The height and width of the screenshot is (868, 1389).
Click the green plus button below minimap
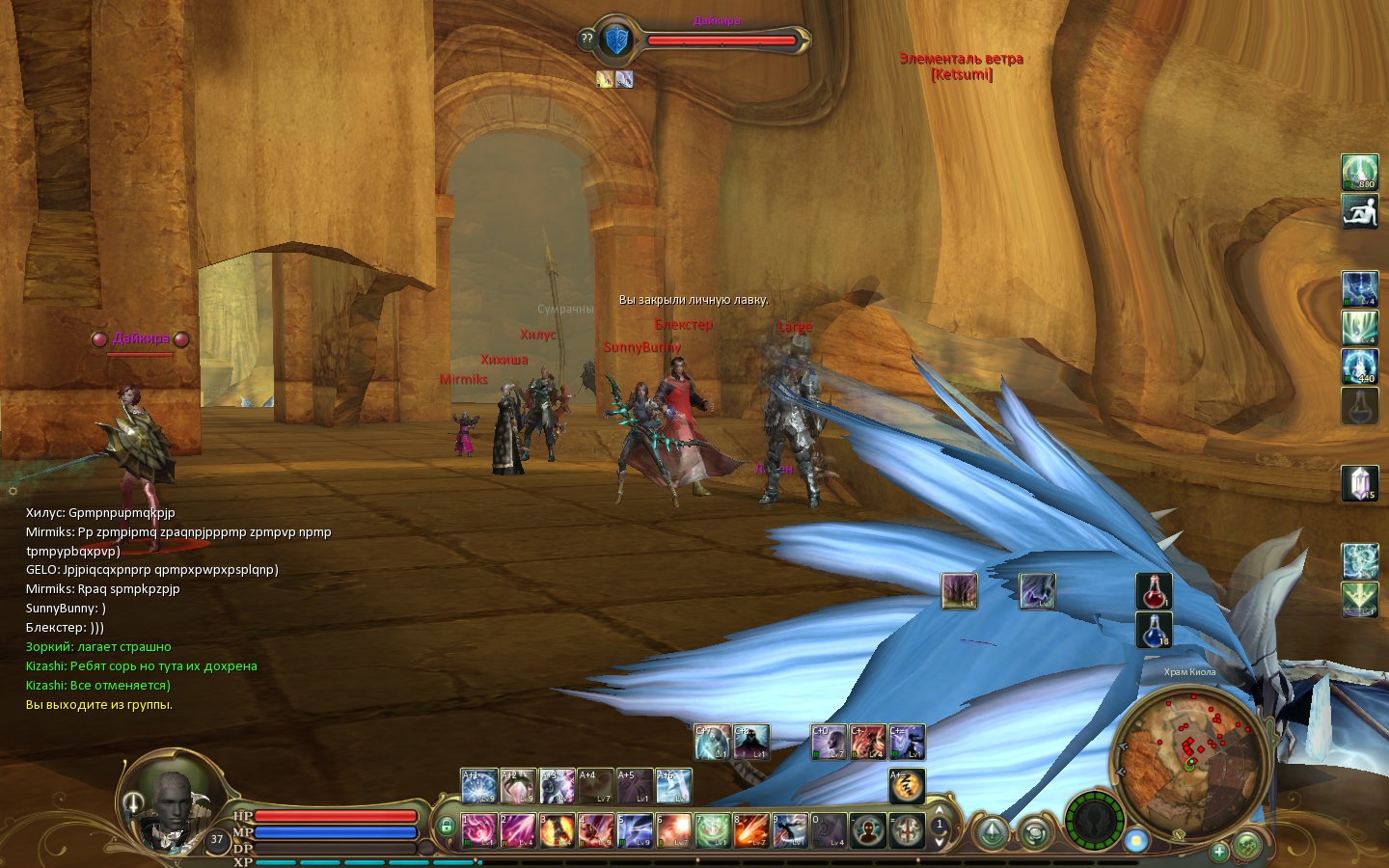coord(1219,851)
